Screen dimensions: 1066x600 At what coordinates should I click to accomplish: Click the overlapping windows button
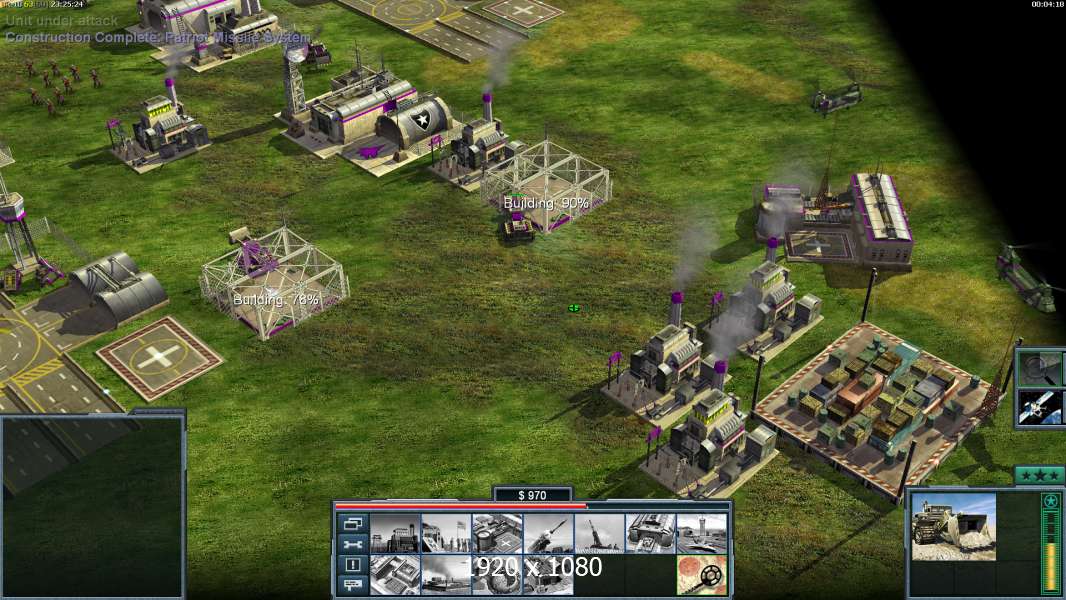pyautogui.click(x=352, y=523)
